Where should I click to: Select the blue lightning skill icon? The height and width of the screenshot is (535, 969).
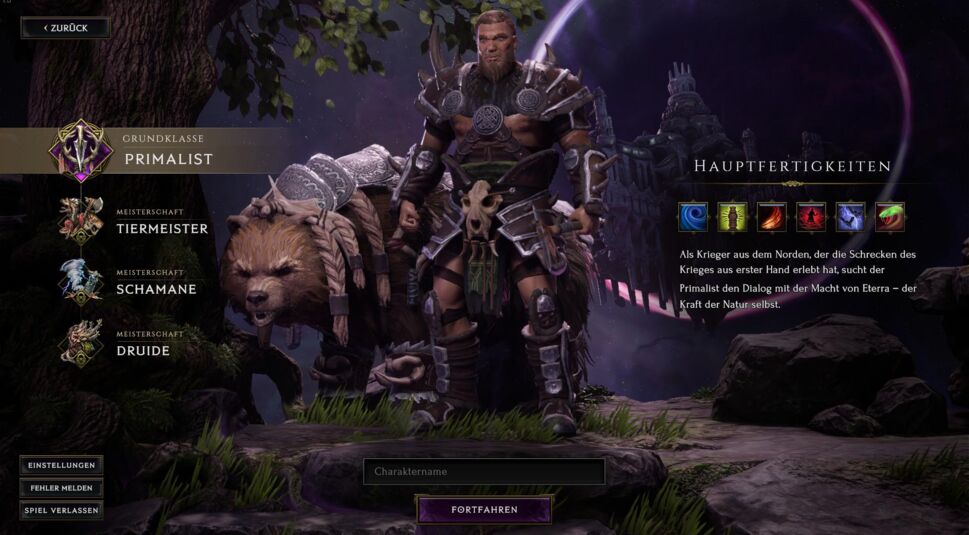[850, 217]
